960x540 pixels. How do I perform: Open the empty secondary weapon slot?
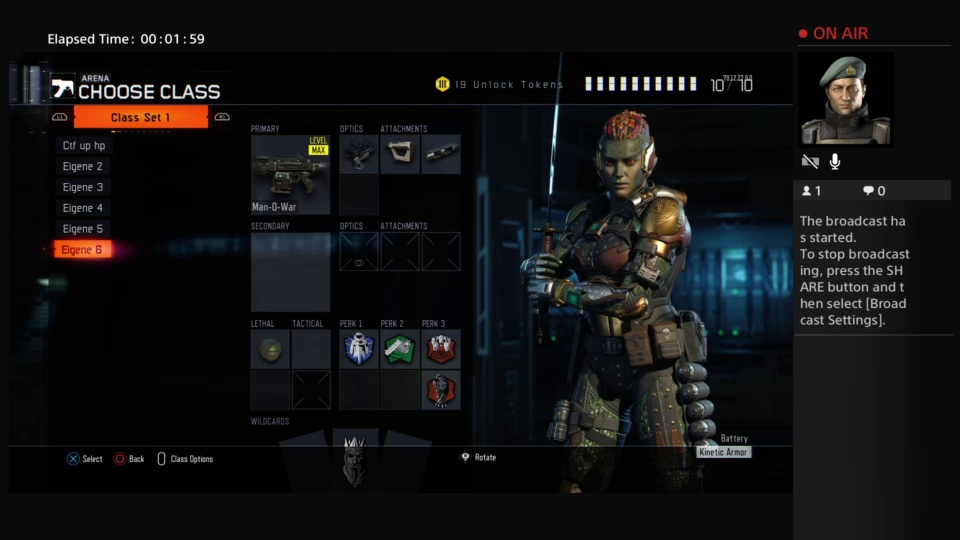(290, 272)
